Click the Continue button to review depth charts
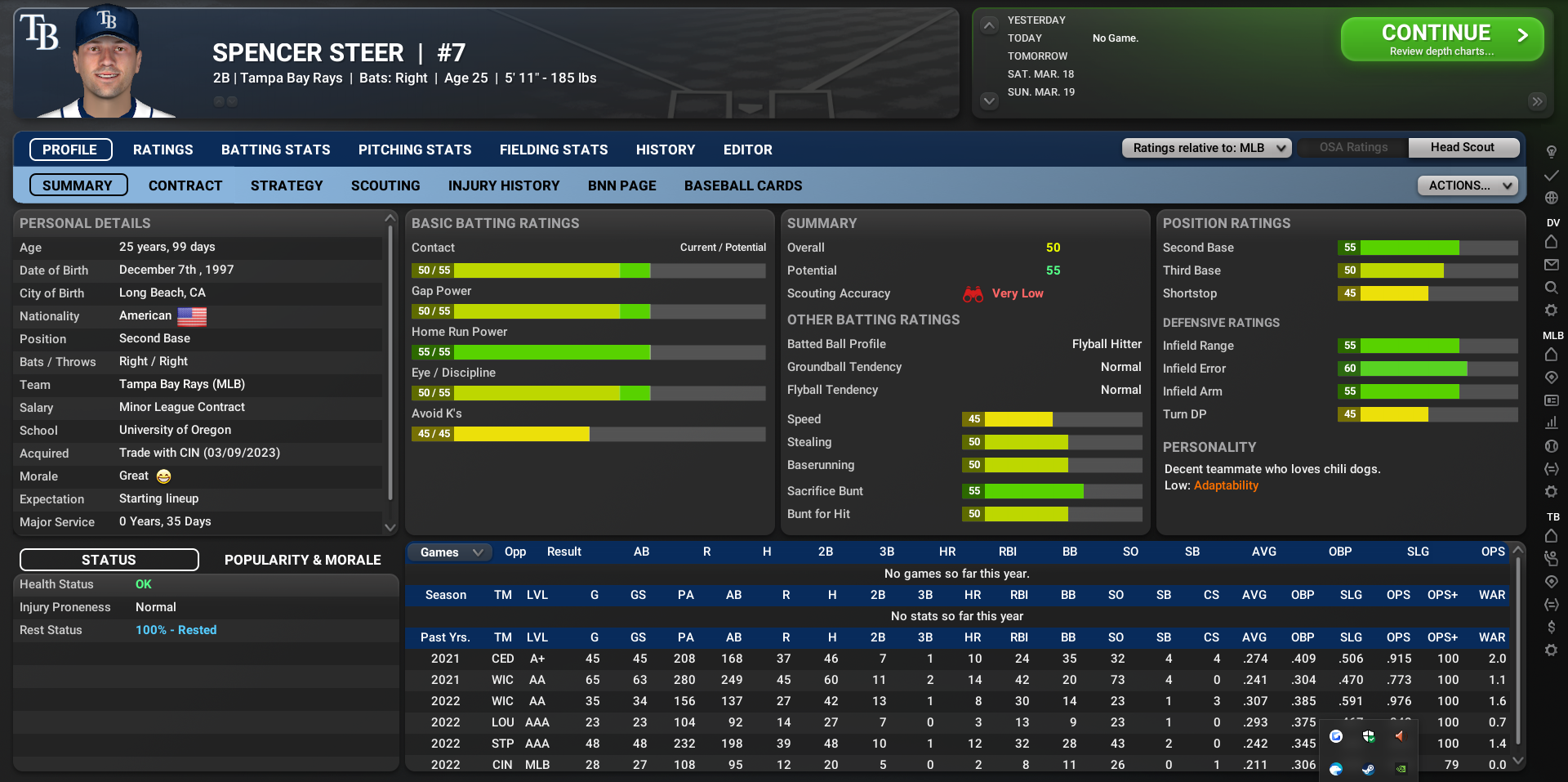This screenshot has width=1568, height=782. (x=1441, y=38)
